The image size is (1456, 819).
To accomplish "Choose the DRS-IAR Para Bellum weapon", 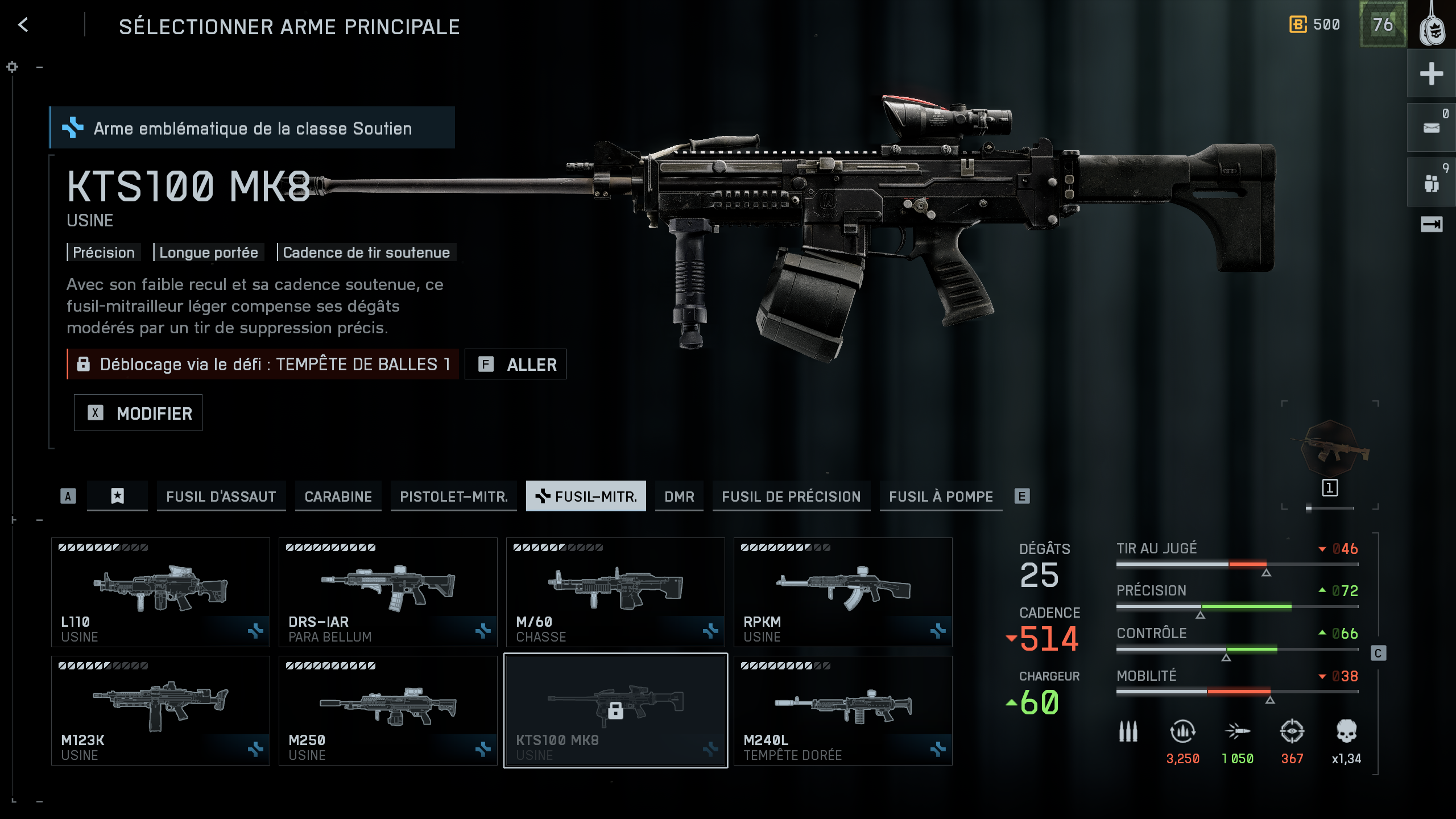I will [388, 592].
